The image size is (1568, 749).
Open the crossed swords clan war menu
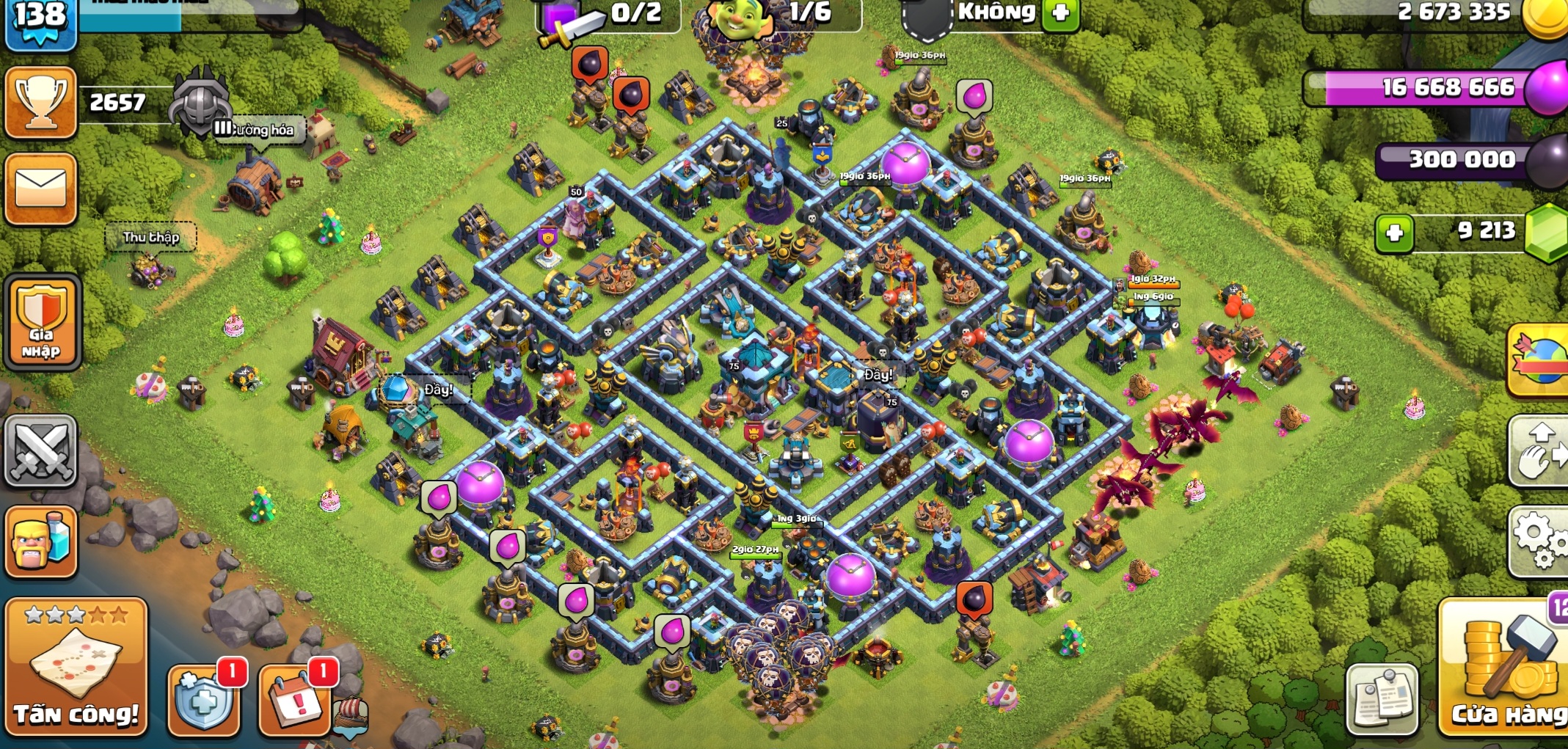click(41, 451)
